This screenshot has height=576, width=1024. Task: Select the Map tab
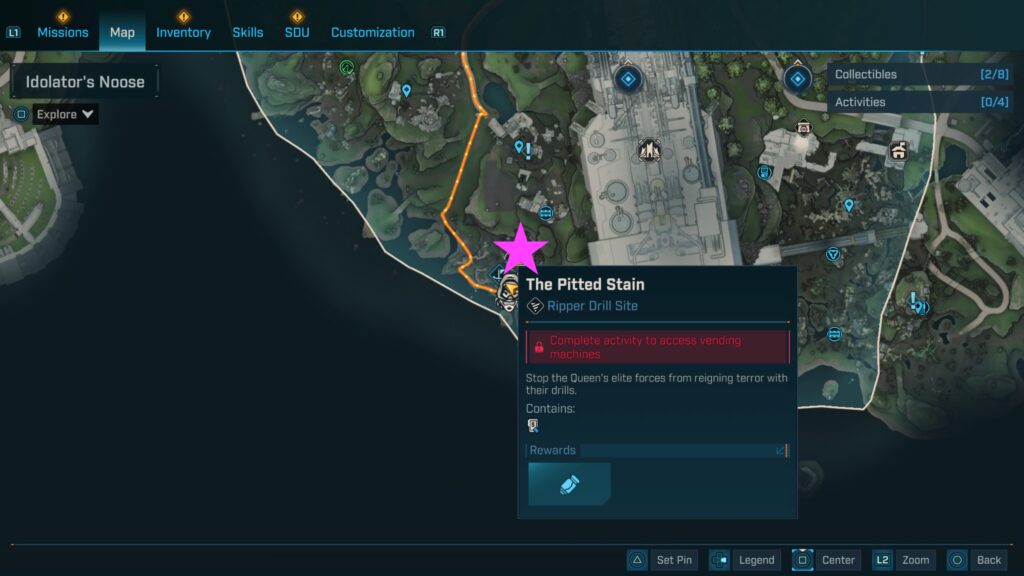point(122,32)
